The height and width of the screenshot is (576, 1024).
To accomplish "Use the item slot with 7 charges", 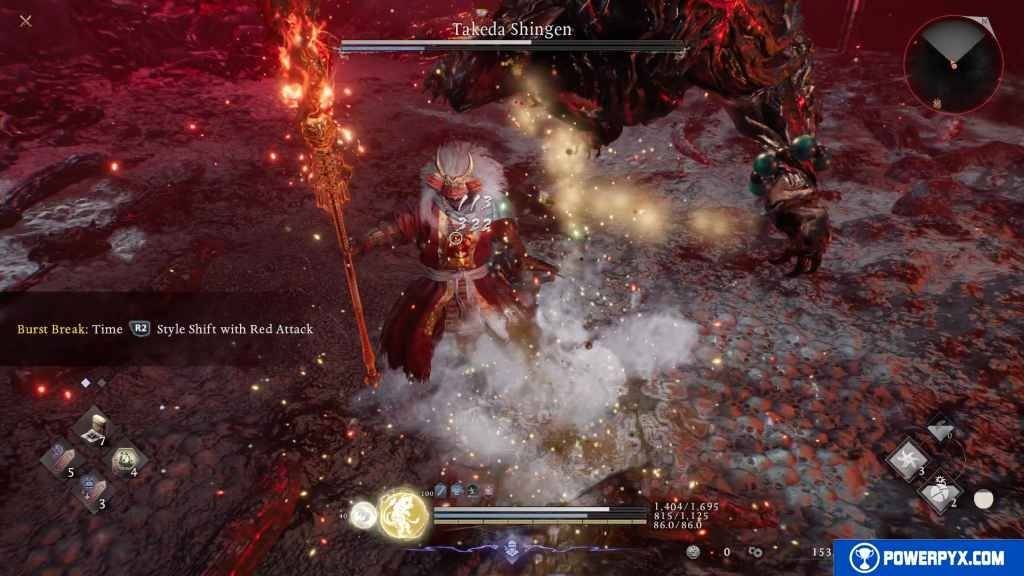I will click(x=92, y=428).
